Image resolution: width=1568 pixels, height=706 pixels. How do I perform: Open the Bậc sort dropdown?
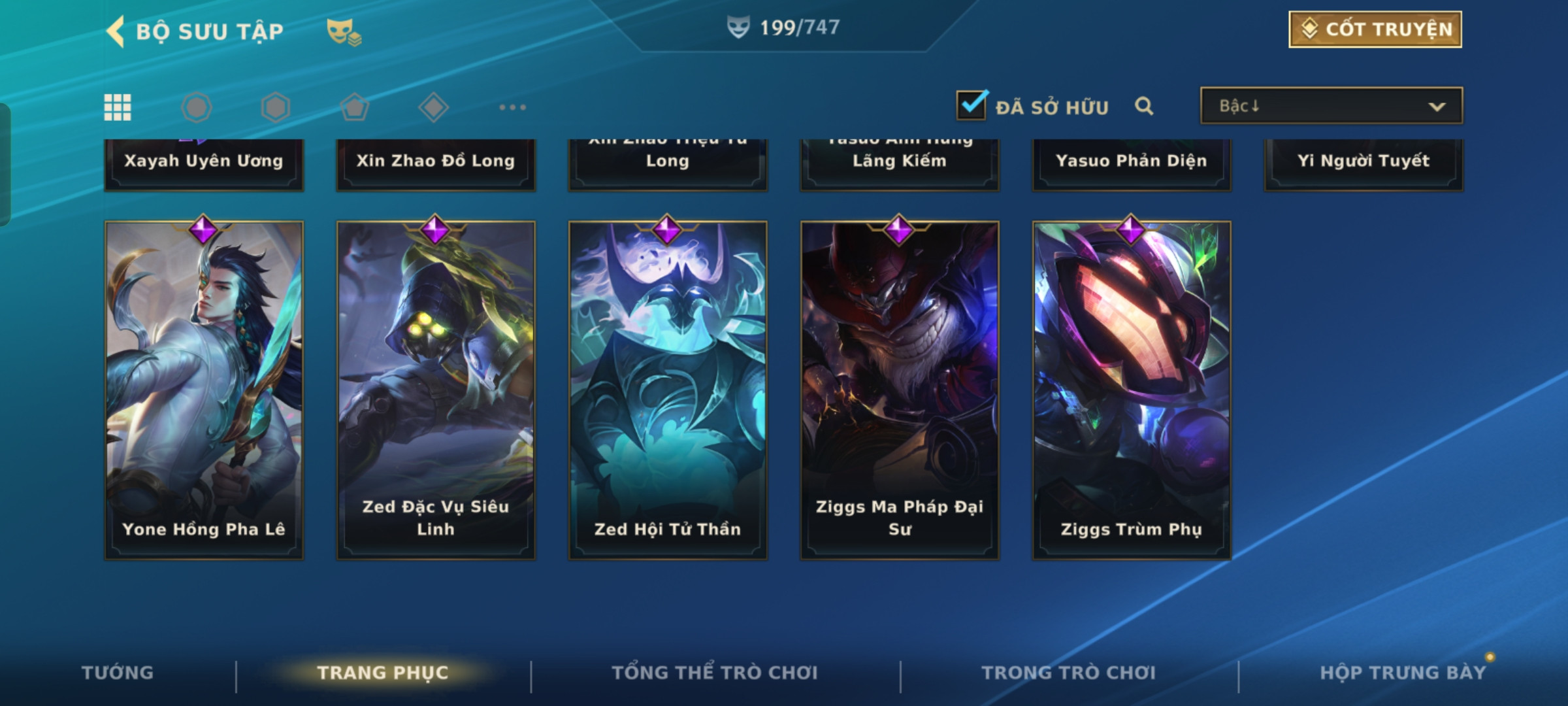click(x=1331, y=106)
